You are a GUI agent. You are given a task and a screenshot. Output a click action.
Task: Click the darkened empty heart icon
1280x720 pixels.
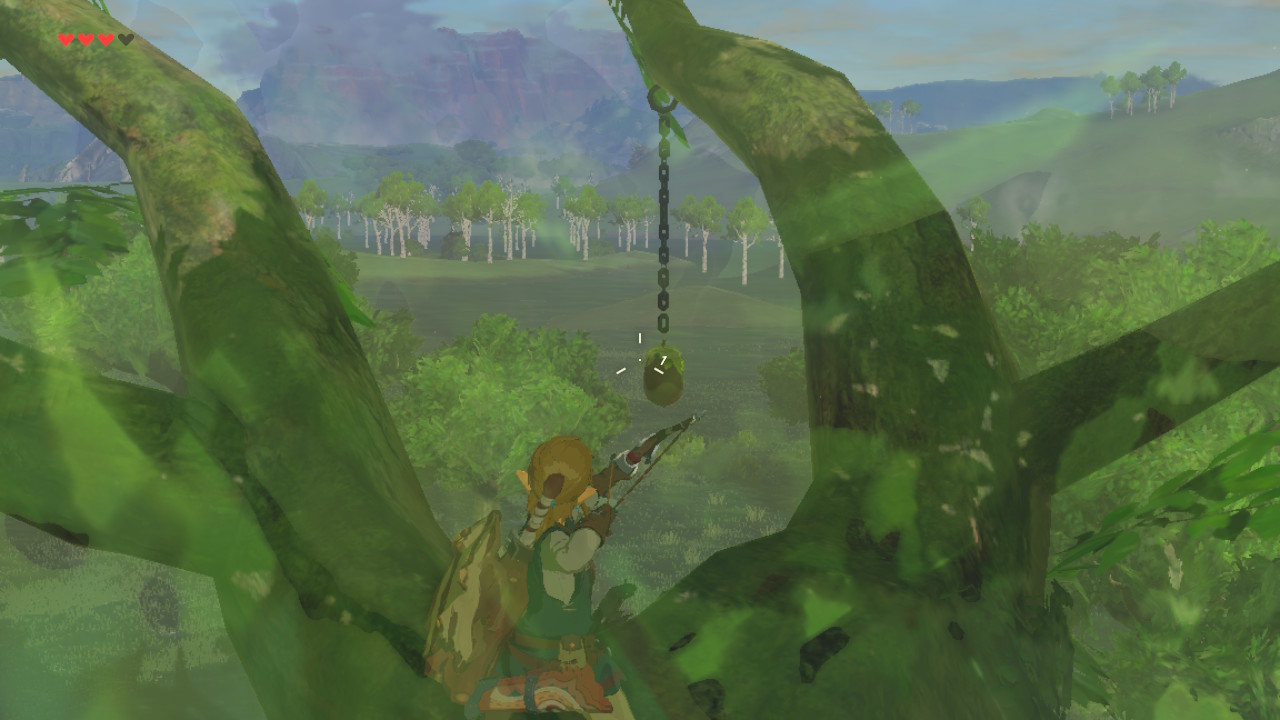(x=126, y=40)
